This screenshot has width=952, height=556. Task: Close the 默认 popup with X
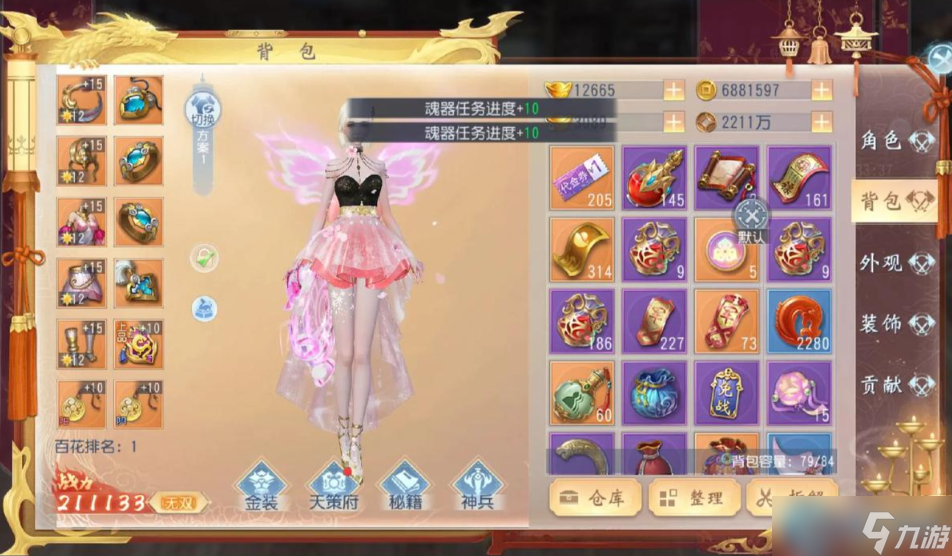(x=751, y=214)
